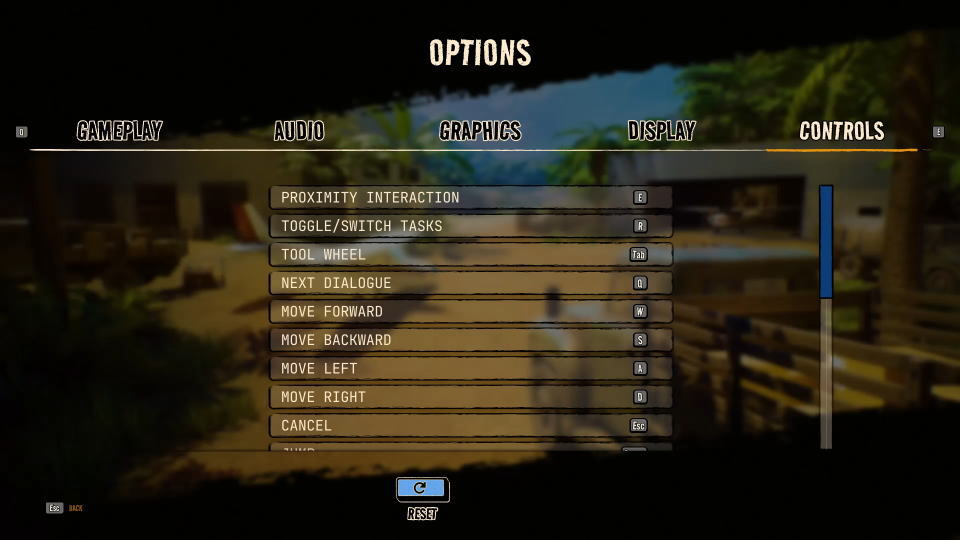Viewport: 960px width, 540px height.
Task: Select the Move Backward binding row
Action: click(x=470, y=340)
